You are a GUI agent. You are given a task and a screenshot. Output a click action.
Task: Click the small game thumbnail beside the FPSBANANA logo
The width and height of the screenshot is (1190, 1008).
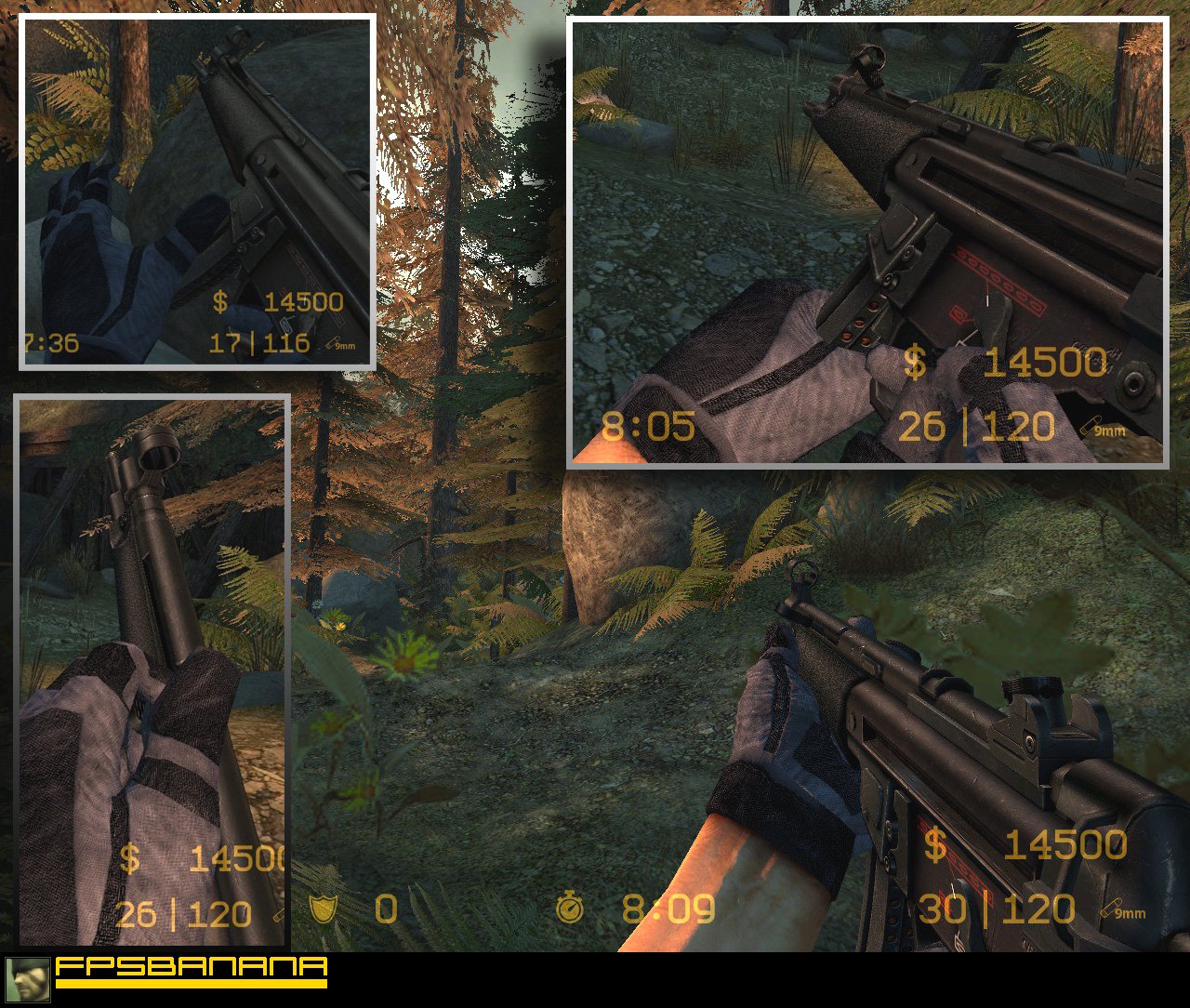point(29,980)
